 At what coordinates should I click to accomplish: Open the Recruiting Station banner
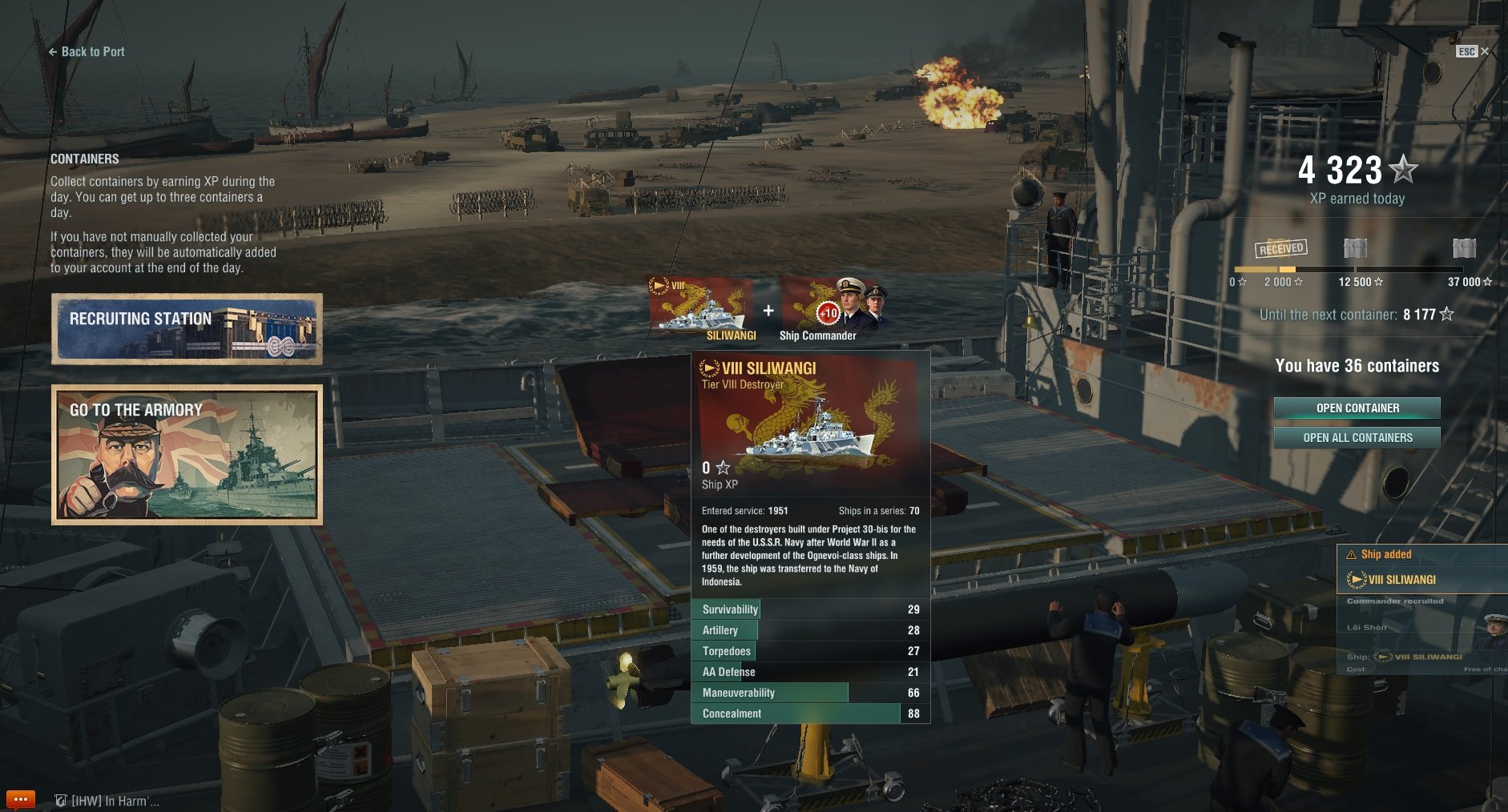point(187,329)
